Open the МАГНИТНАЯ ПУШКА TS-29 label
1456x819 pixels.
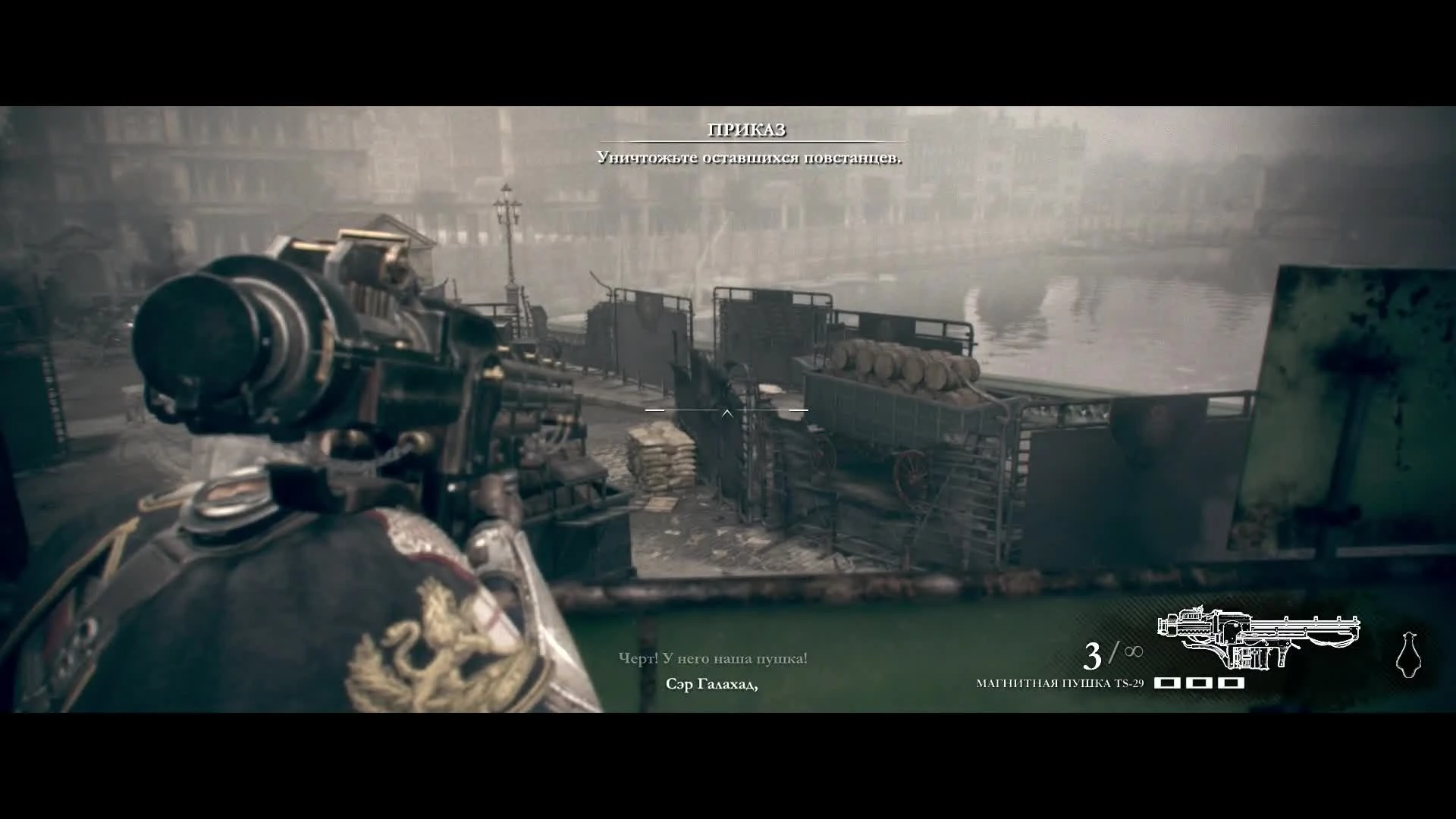point(1060,683)
